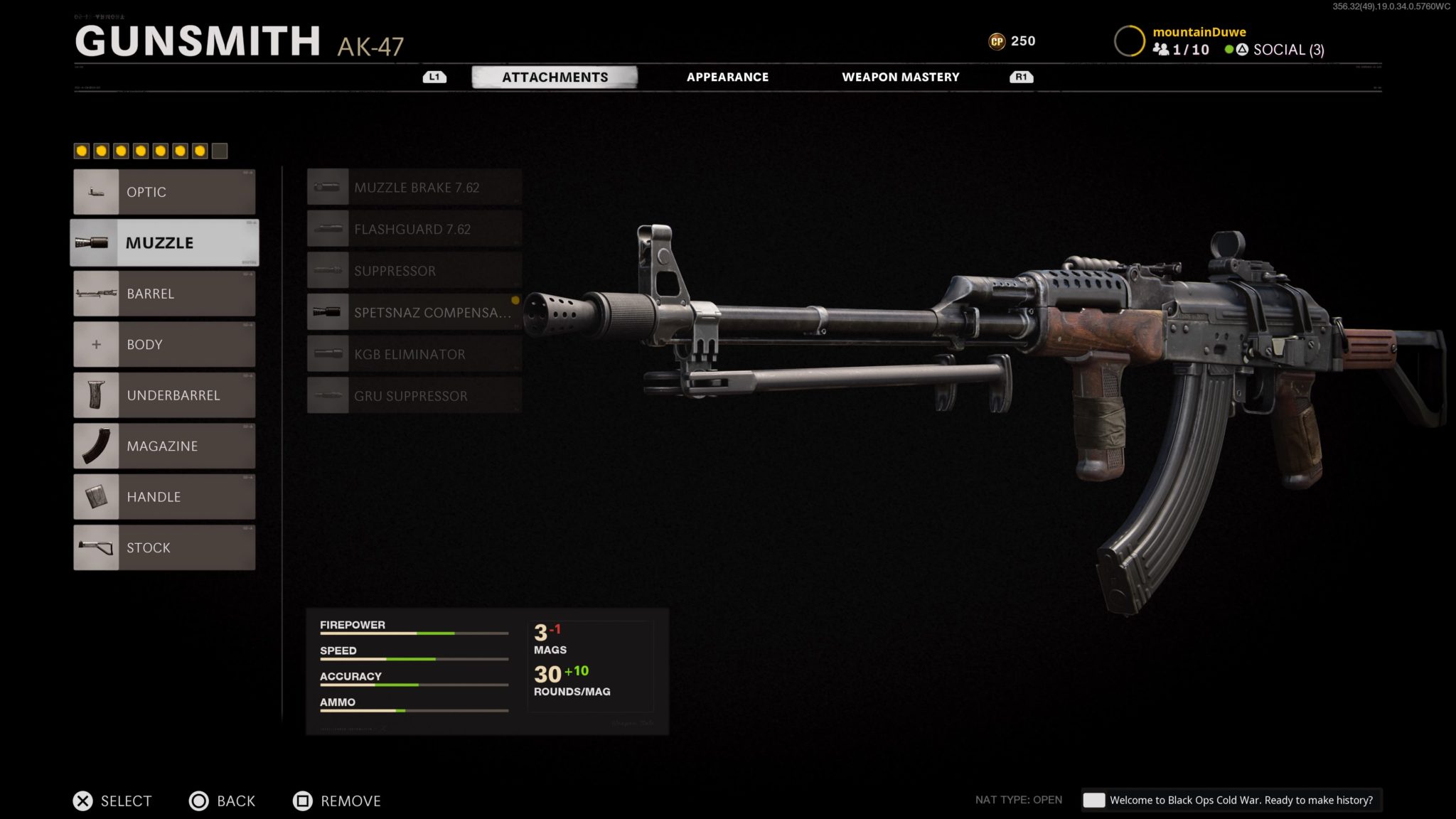Viewport: 1456px width, 819px height.
Task: Click the Body attachment plus icon
Action: [96, 344]
